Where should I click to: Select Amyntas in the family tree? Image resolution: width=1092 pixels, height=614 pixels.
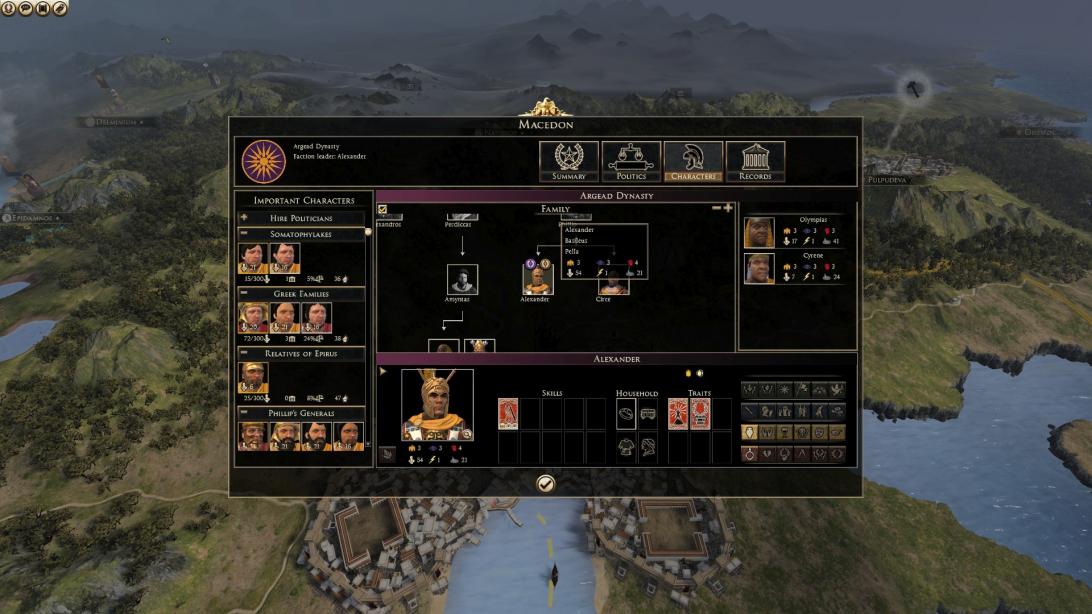(462, 279)
